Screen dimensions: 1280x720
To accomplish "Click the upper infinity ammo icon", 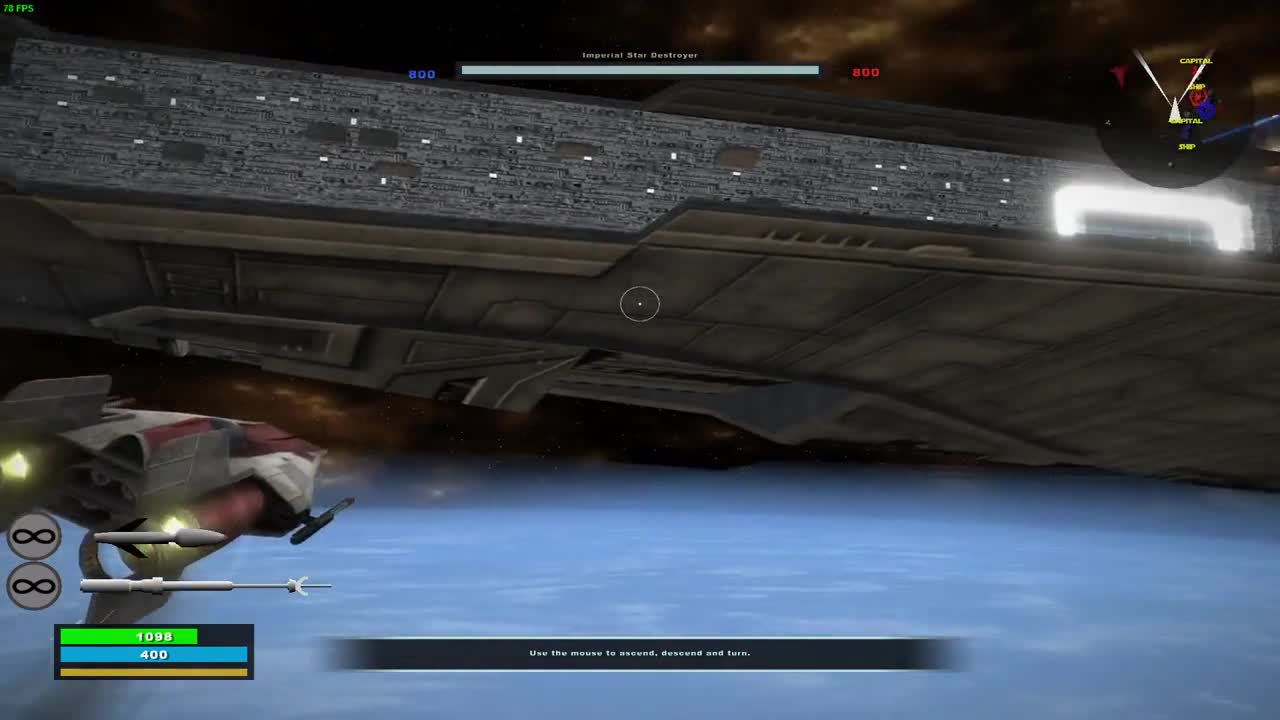I will click(x=35, y=536).
